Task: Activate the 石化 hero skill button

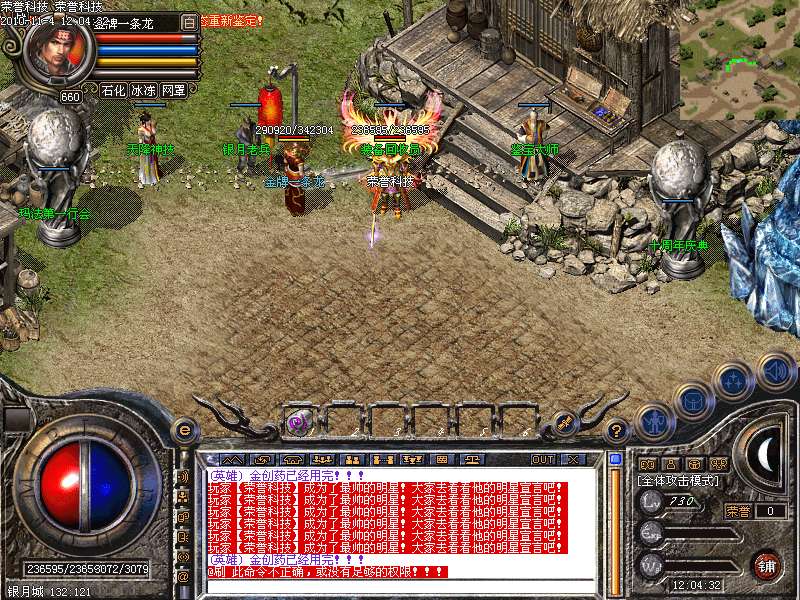Action: [x=114, y=90]
